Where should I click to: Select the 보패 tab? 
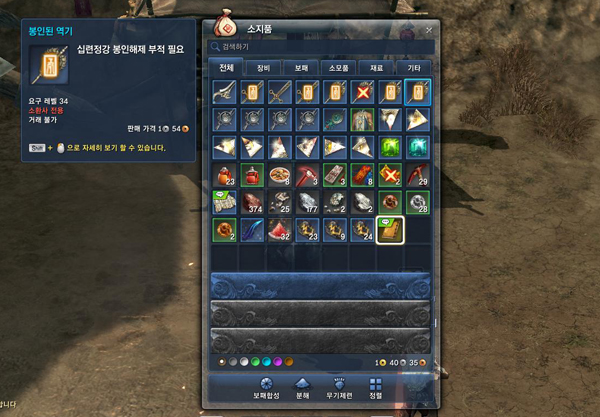coord(300,68)
